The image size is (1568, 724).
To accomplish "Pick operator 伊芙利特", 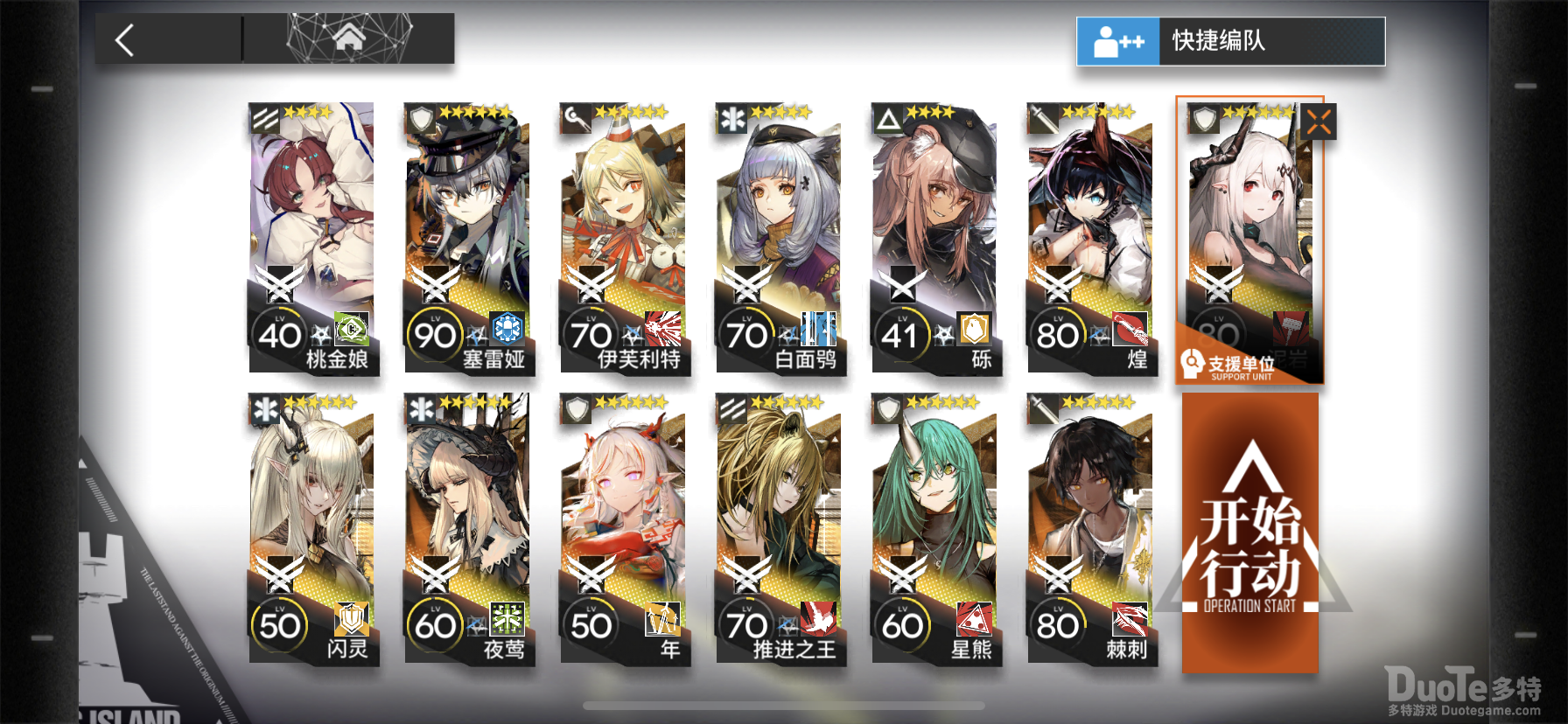I will coord(624,238).
